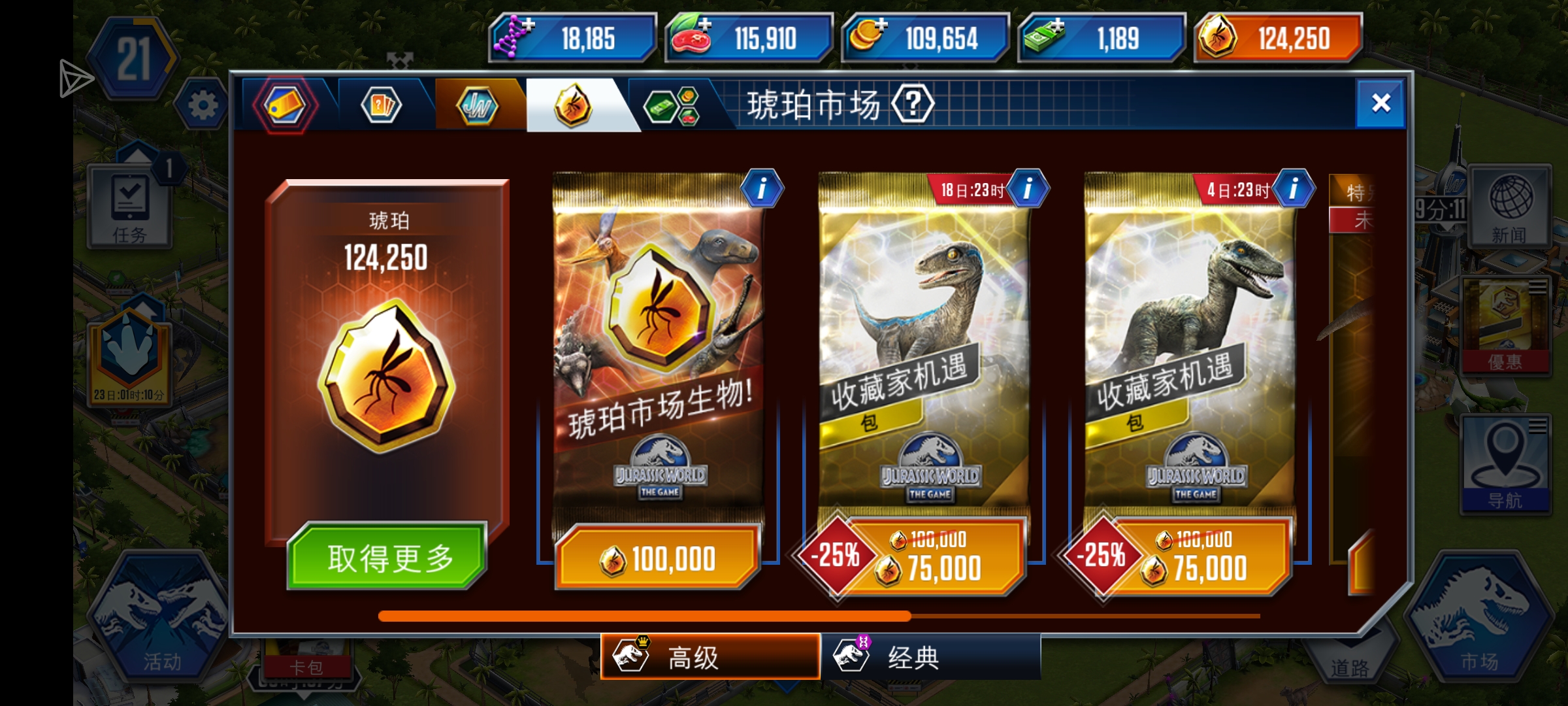View info on the 琥珀市场生物 pack

pos(763,188)
